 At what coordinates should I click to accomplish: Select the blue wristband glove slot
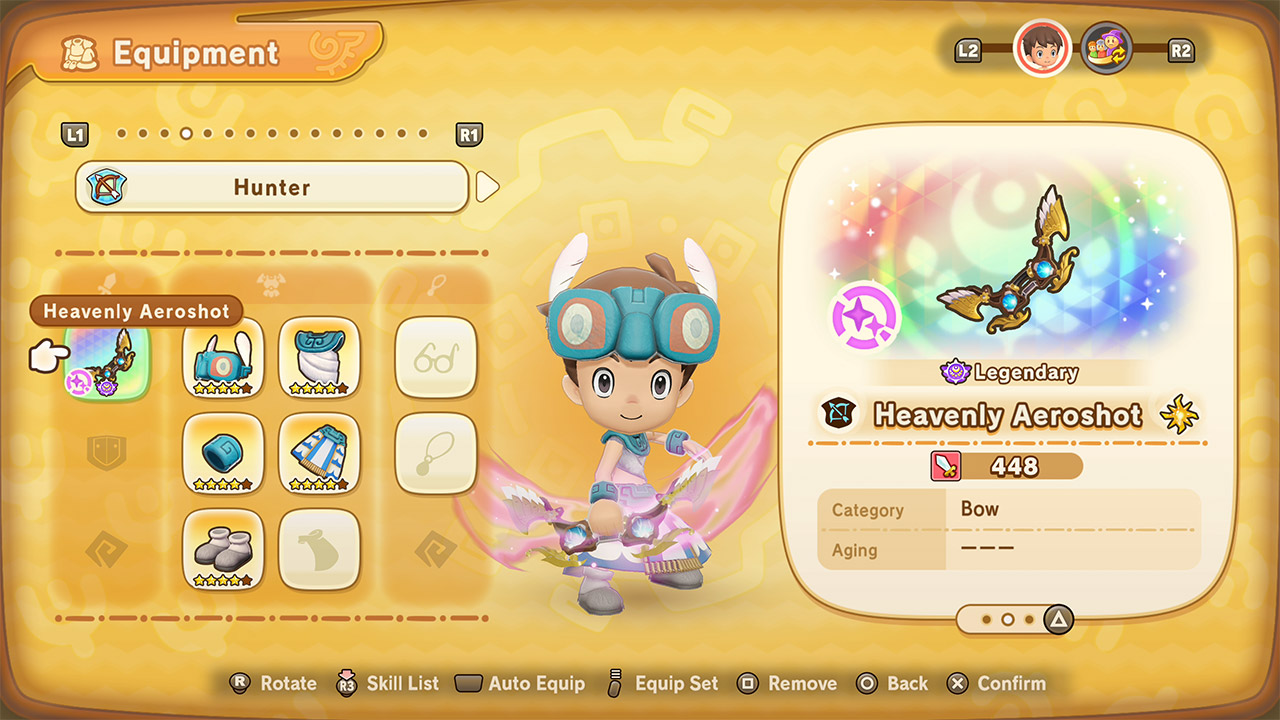point(223,453)
